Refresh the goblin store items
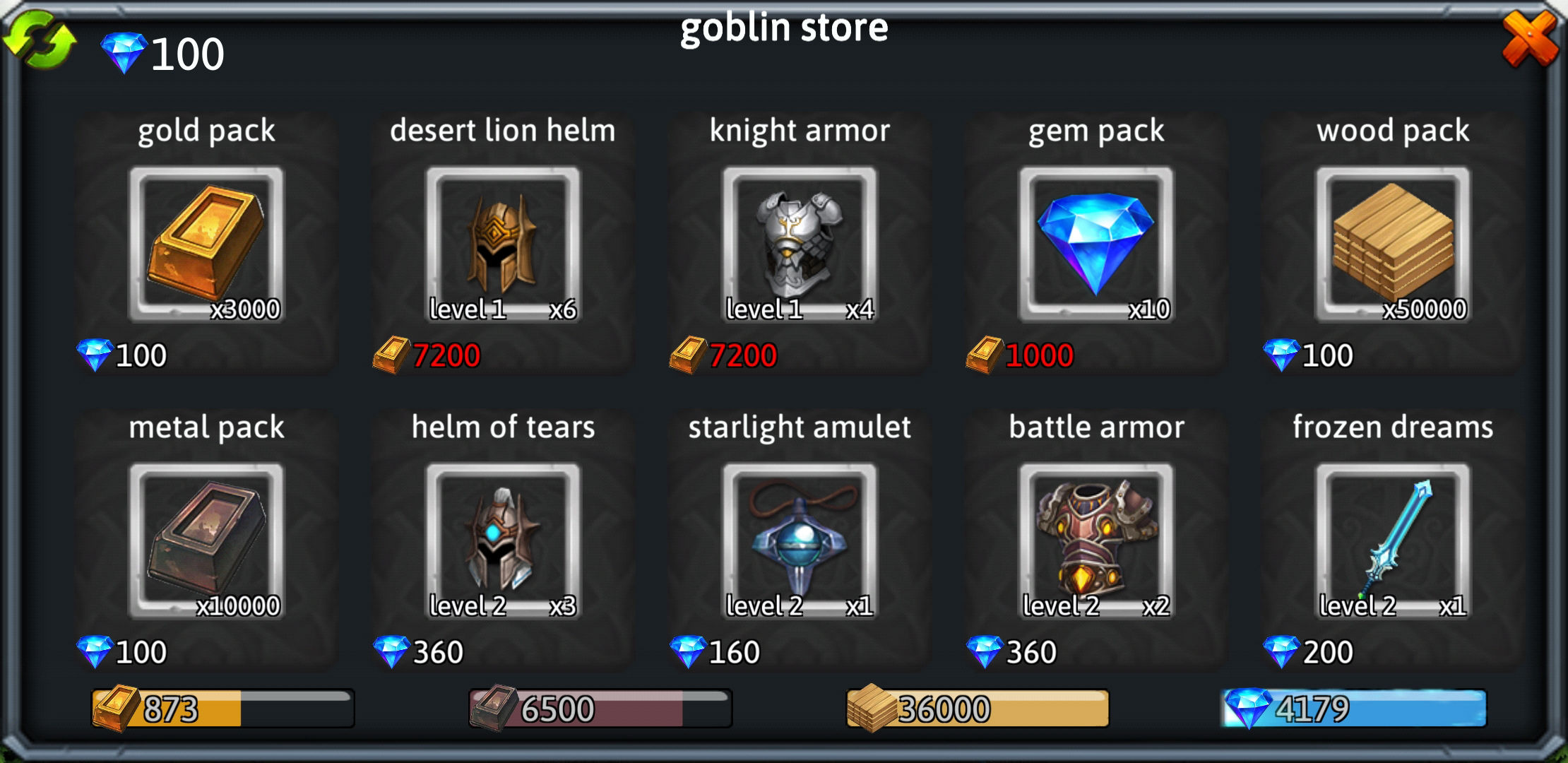Viewport: 1568px width, 763px height. click(40, 41)
